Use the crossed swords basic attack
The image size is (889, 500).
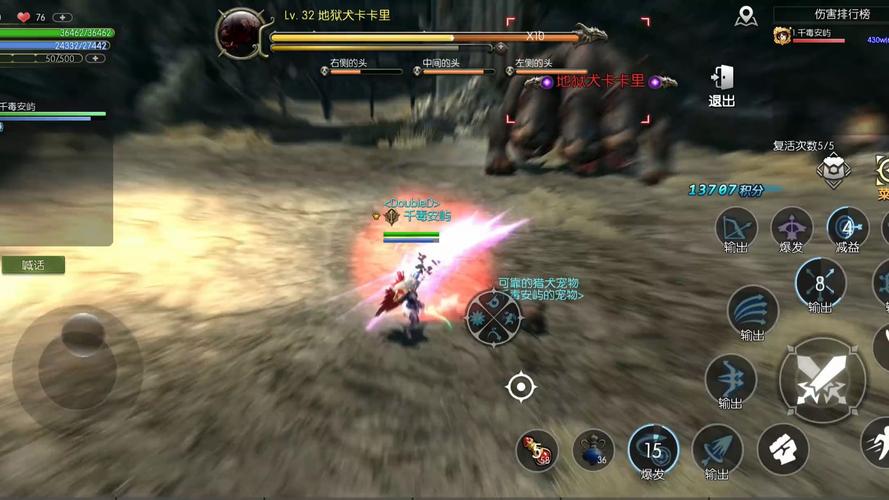822,378
